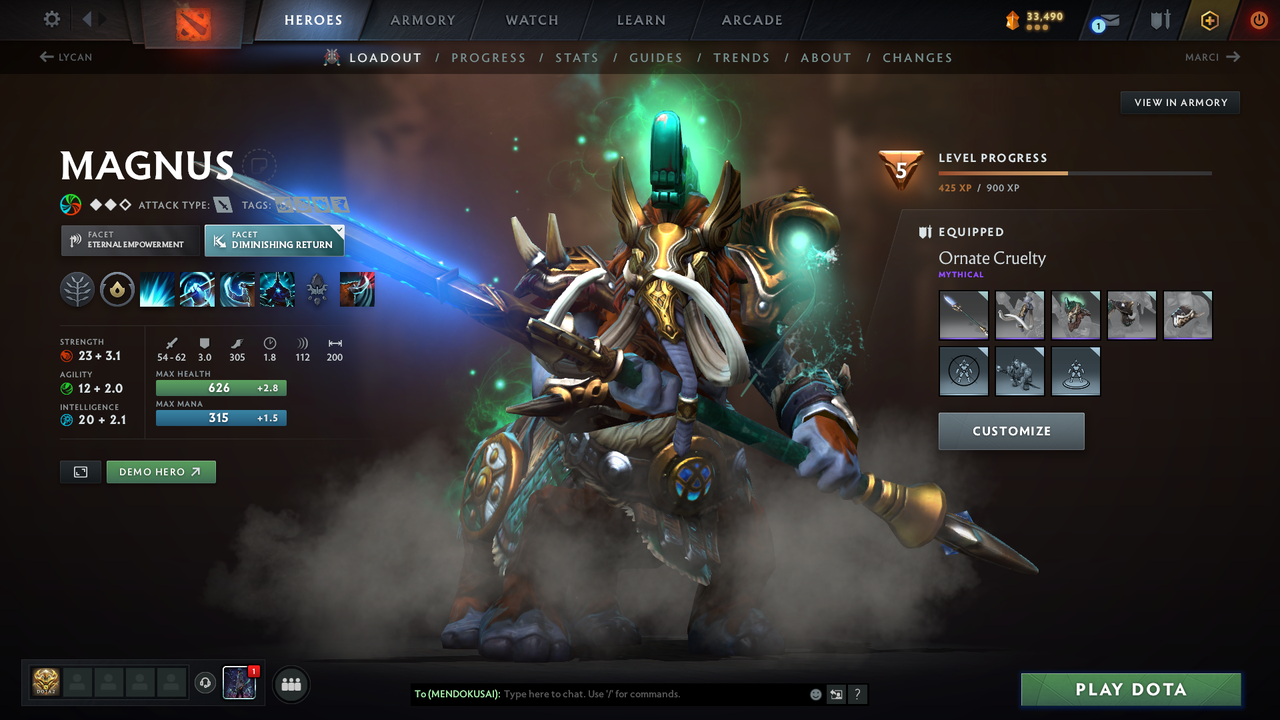1280x720 pixels.
Task: Open the ARCADE menu
Action: click(750, 19)
